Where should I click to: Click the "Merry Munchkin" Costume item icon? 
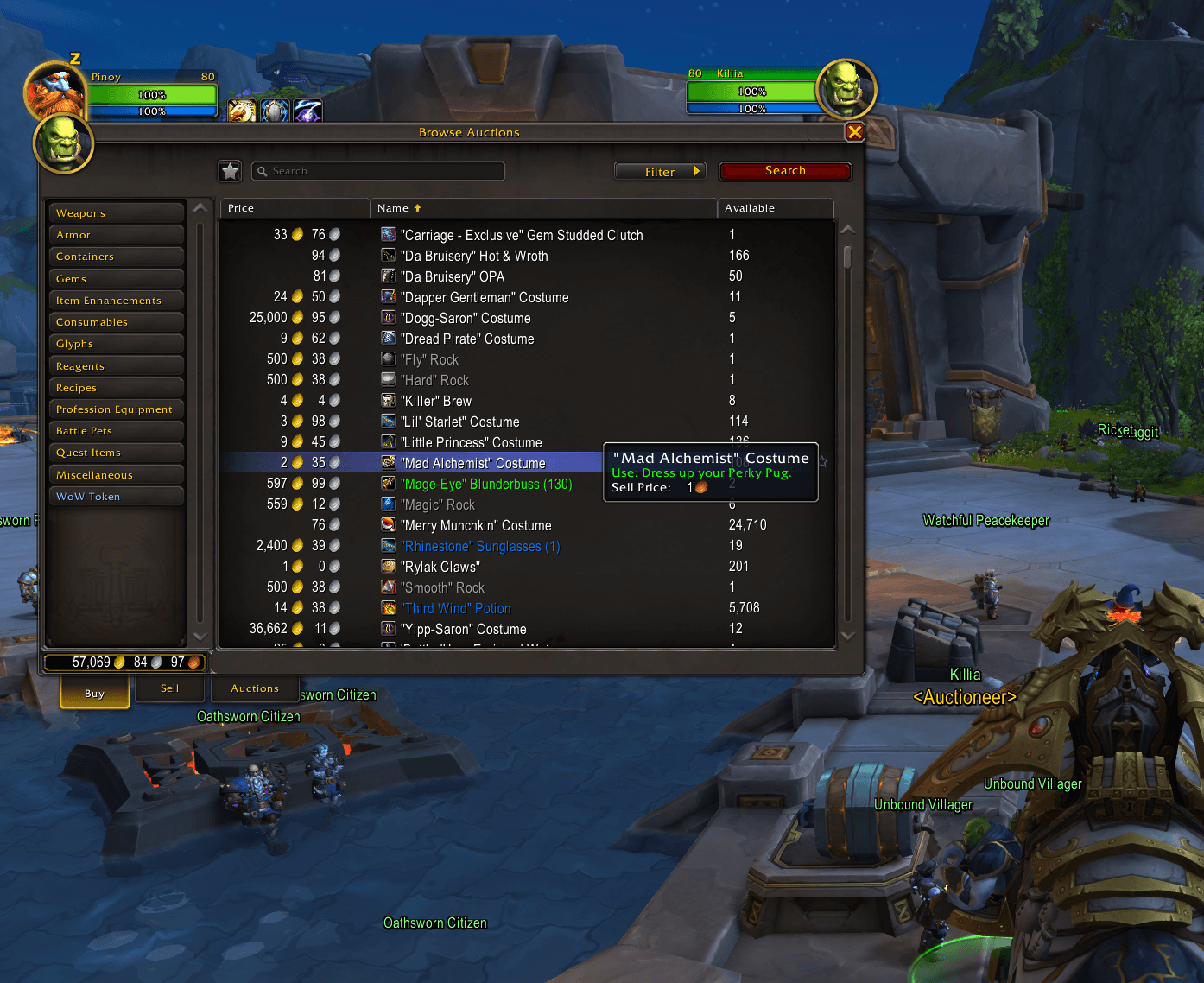(388, 524)
